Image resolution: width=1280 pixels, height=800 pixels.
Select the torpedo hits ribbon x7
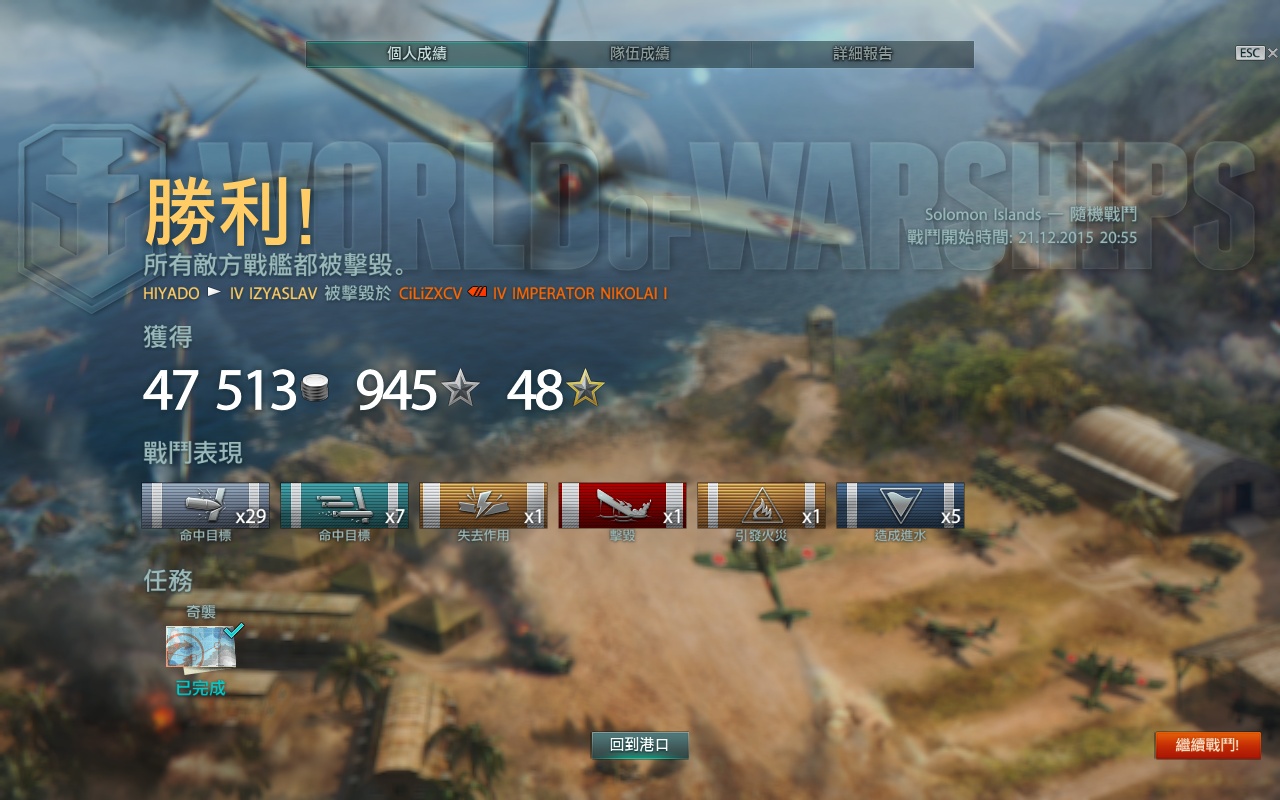pos(344,505)
